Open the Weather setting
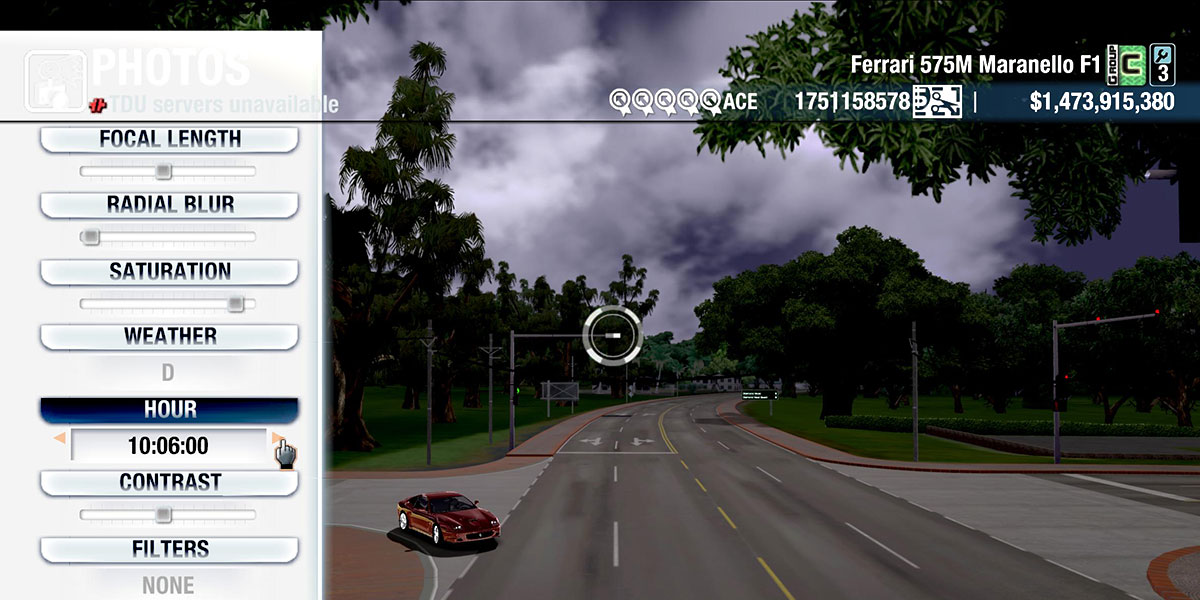Image resolution: width=1200 pixels, height=600 pixels. click(169, 336)
